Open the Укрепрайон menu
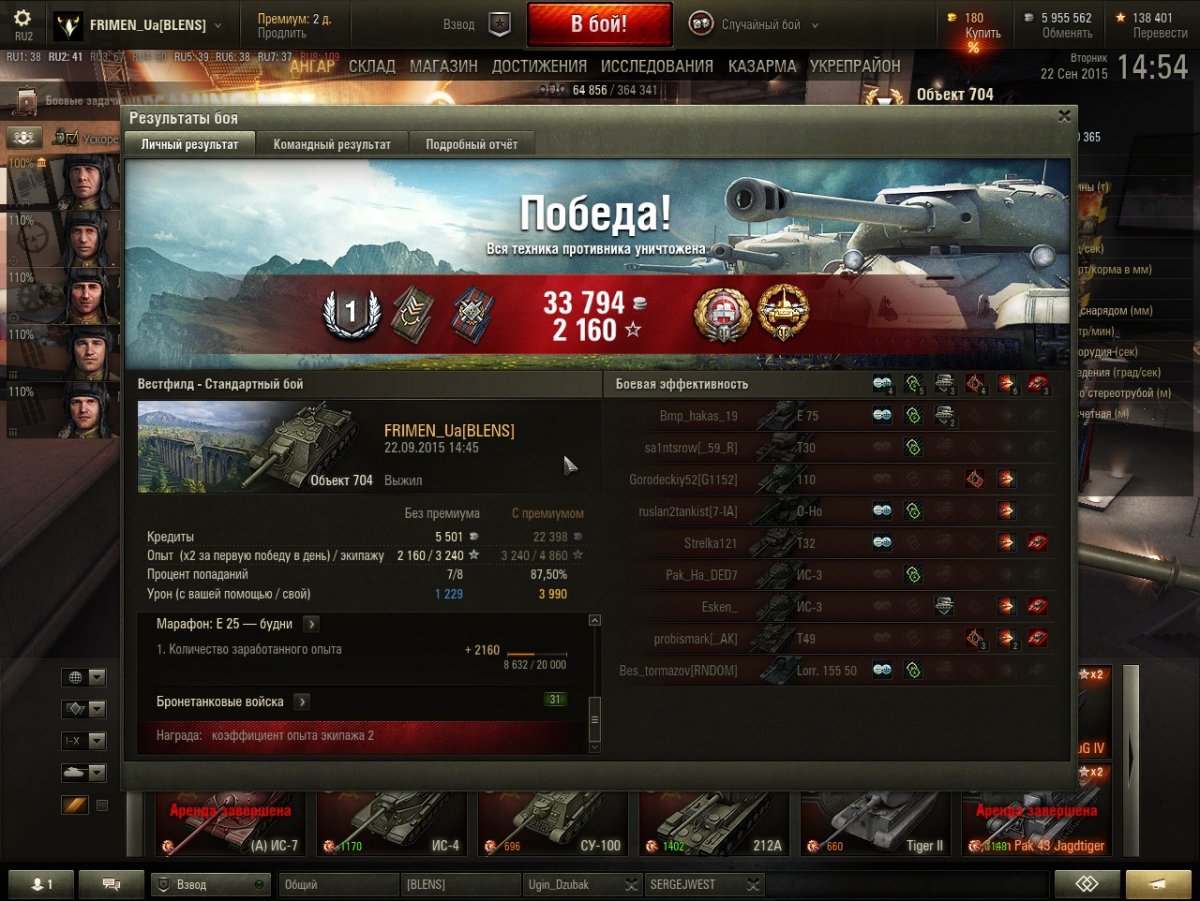 point(854,66)
